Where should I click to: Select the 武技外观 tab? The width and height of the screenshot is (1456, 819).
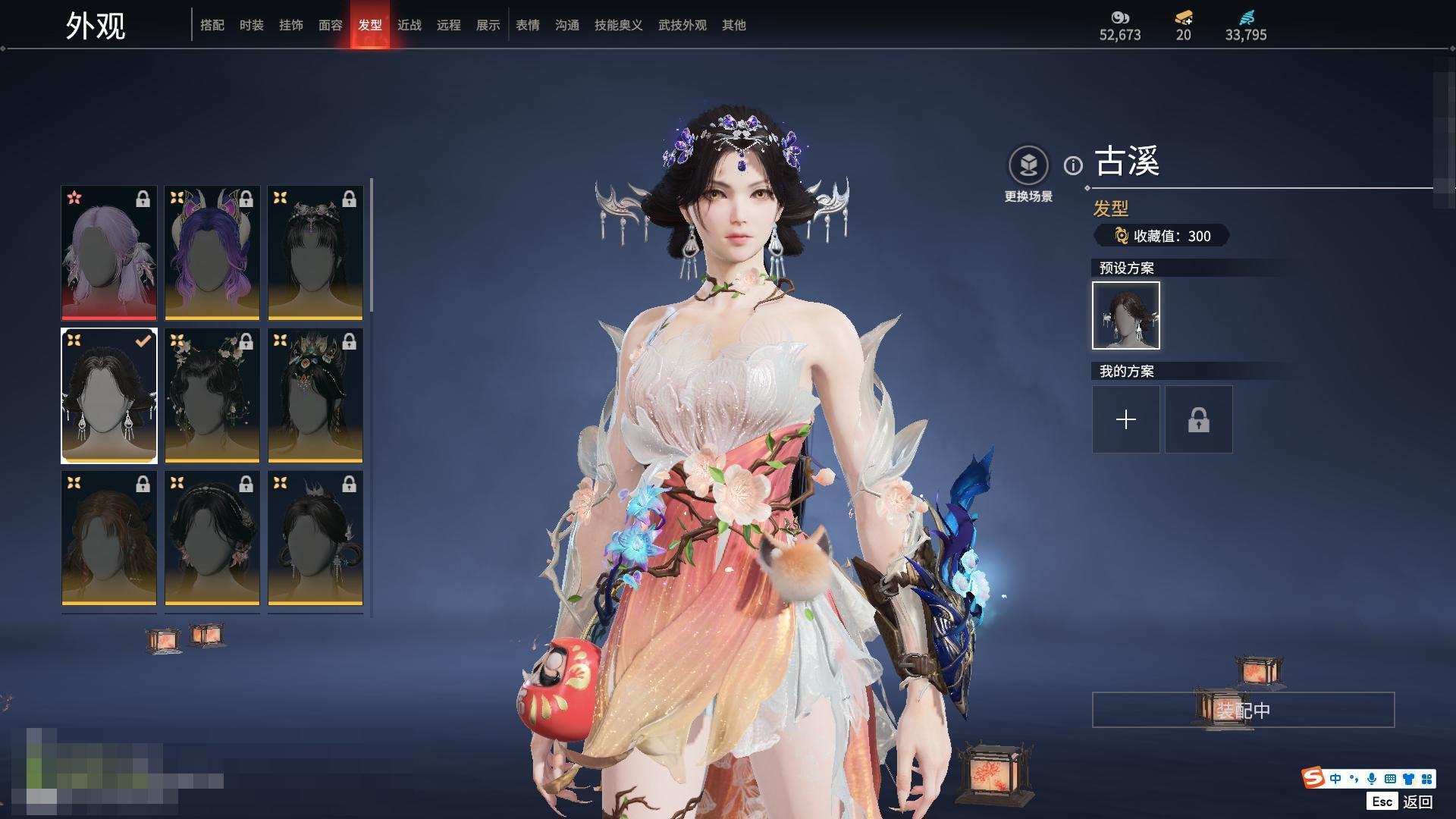(x=682, y=25)
